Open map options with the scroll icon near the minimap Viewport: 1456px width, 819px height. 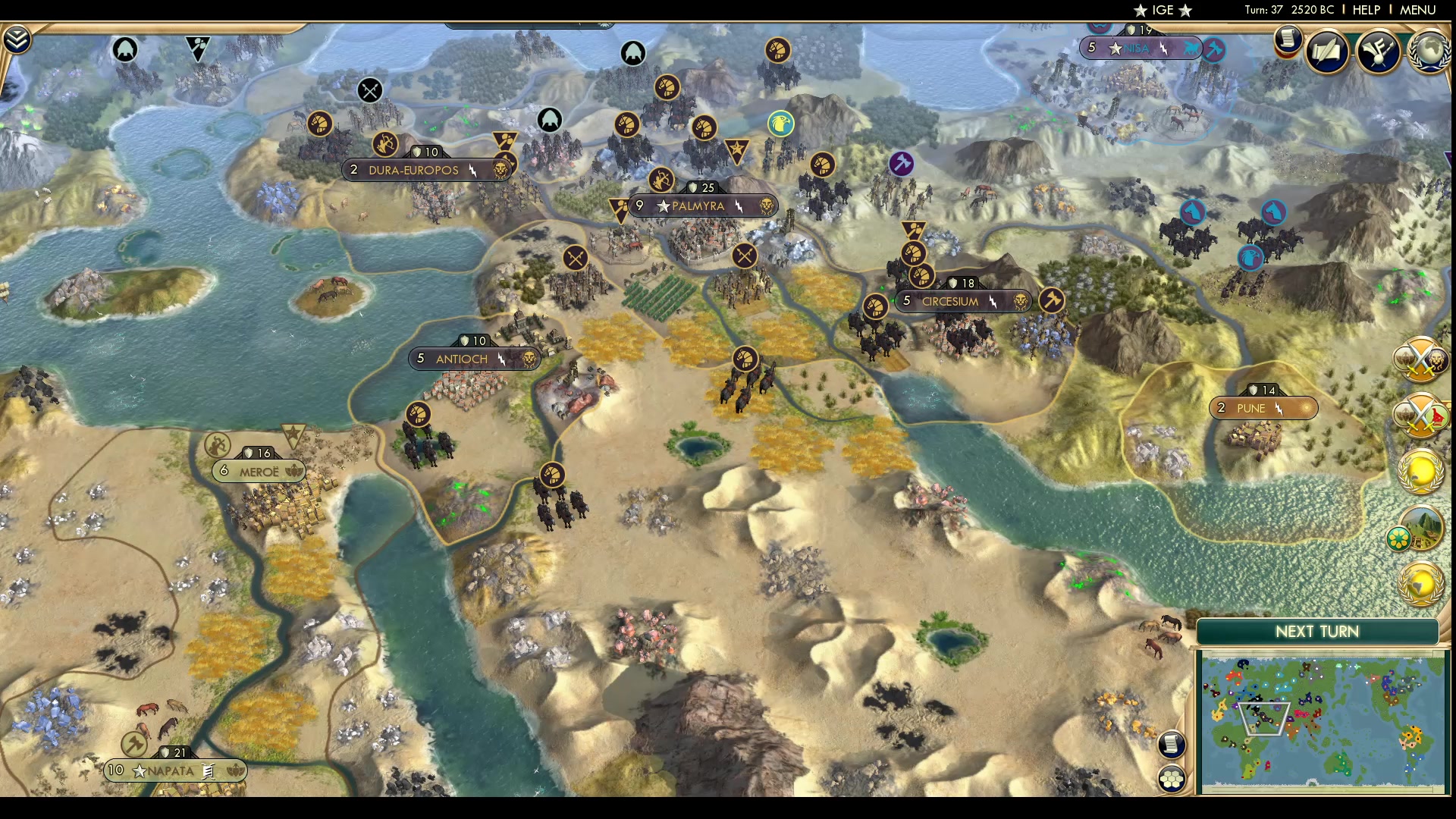pos(1172,745)
